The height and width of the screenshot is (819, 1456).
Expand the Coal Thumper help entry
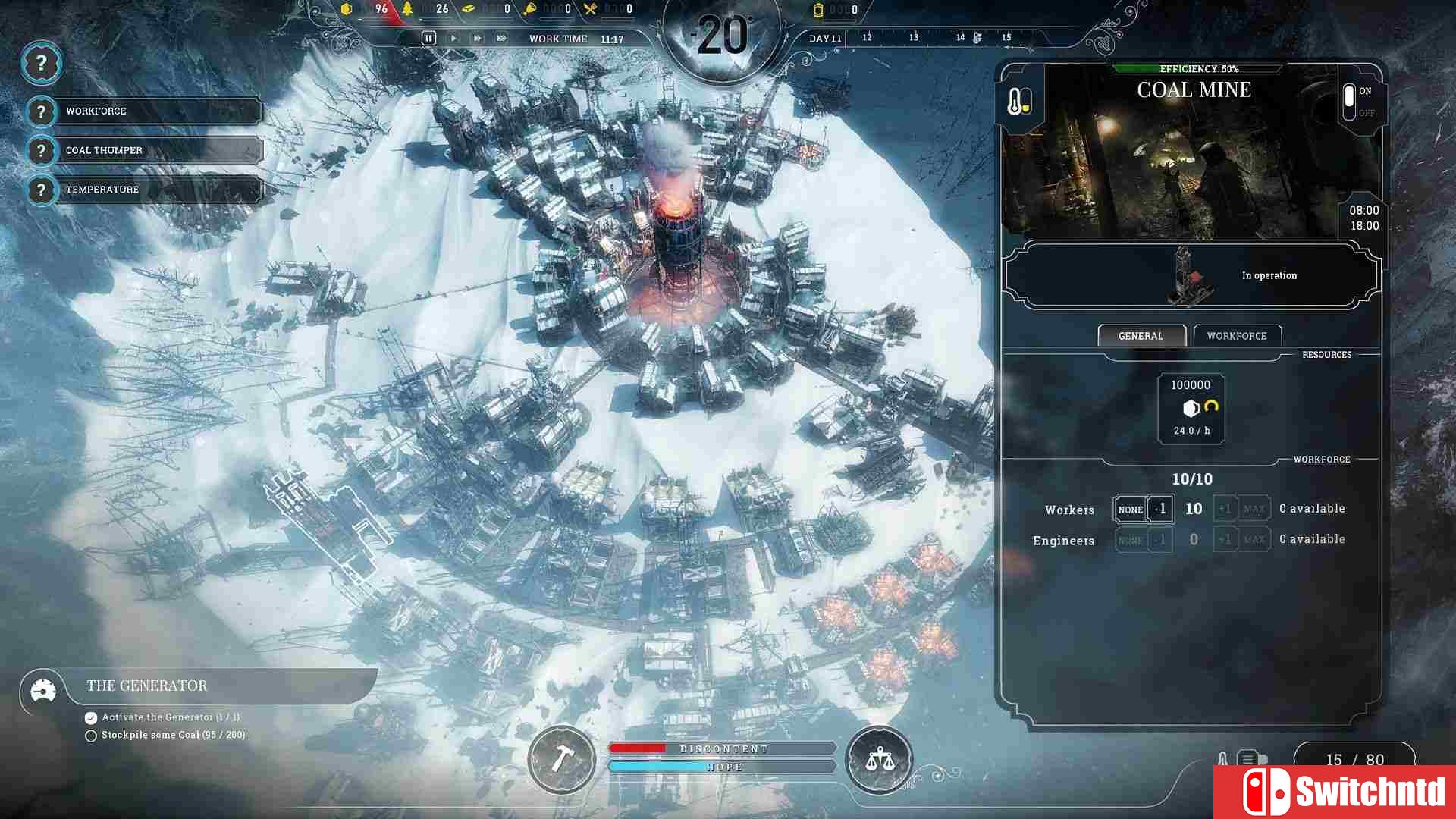tap(42, 150)
